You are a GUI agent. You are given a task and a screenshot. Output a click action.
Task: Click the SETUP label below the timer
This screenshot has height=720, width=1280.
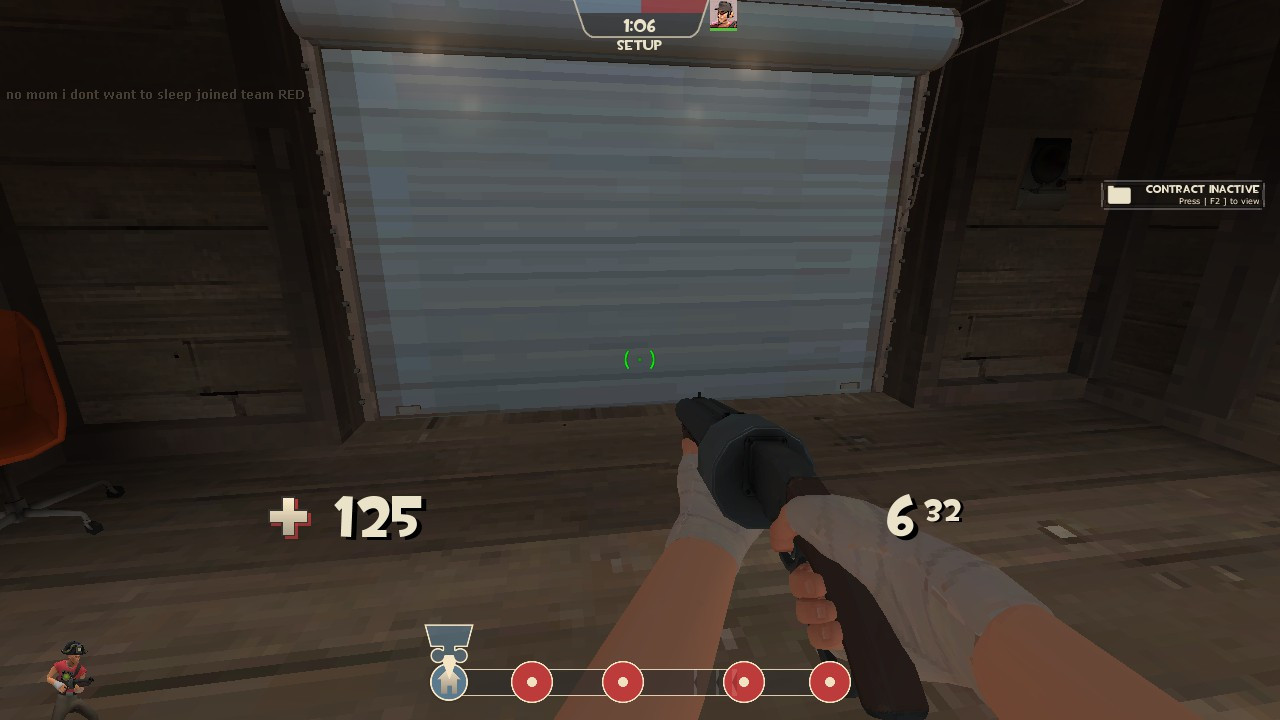click(x=639, y=44)
